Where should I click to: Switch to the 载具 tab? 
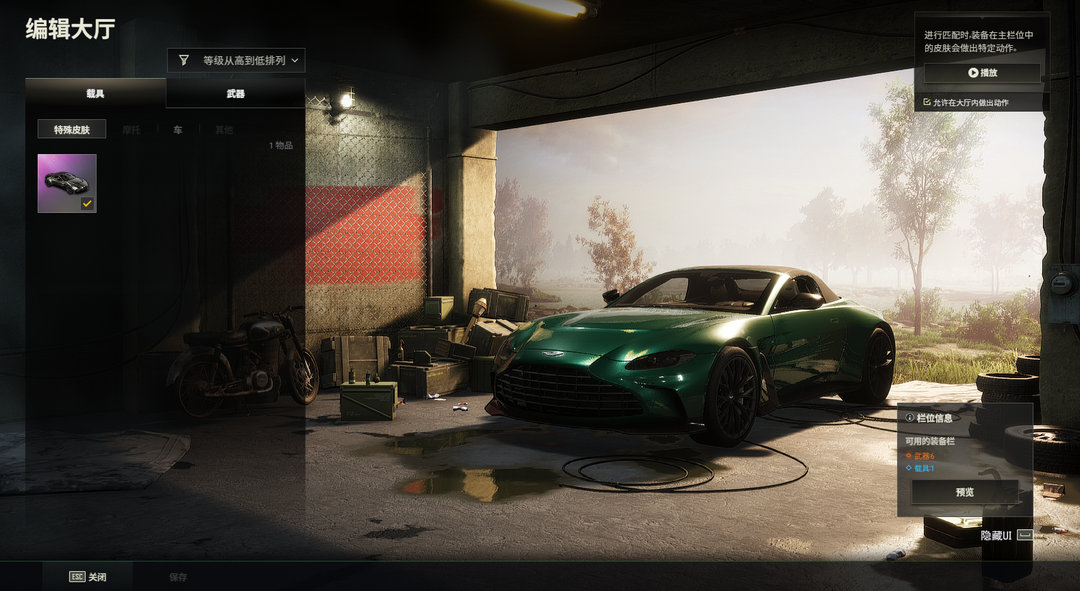pos(96,93)
